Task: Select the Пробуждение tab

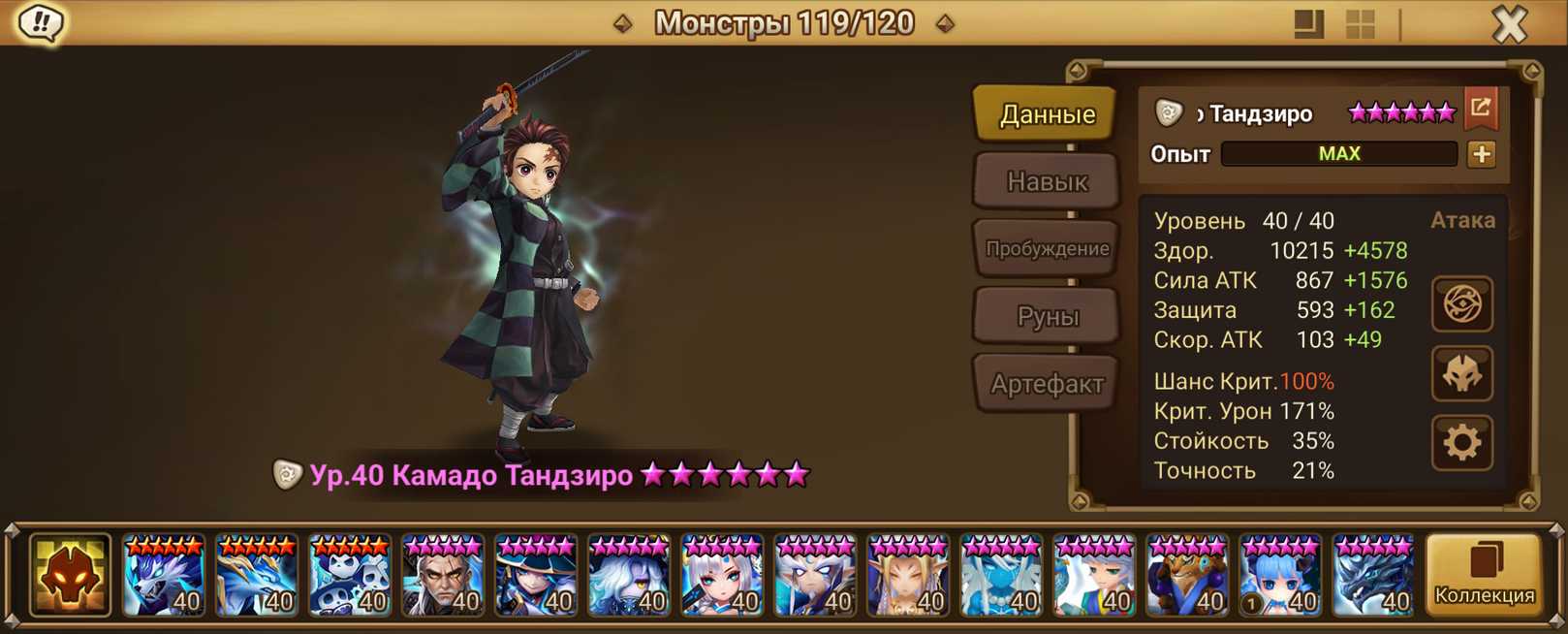Action: [x=1047, y=248]
